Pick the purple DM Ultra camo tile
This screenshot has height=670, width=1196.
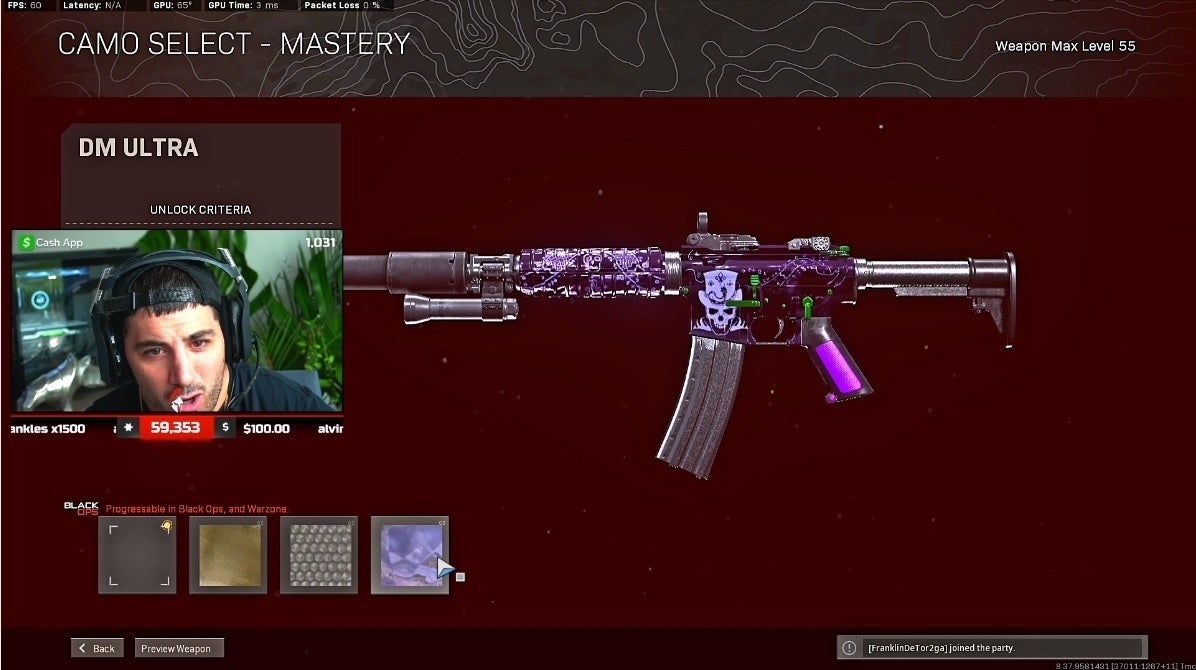pyautogui.click(x=409, y=555)
